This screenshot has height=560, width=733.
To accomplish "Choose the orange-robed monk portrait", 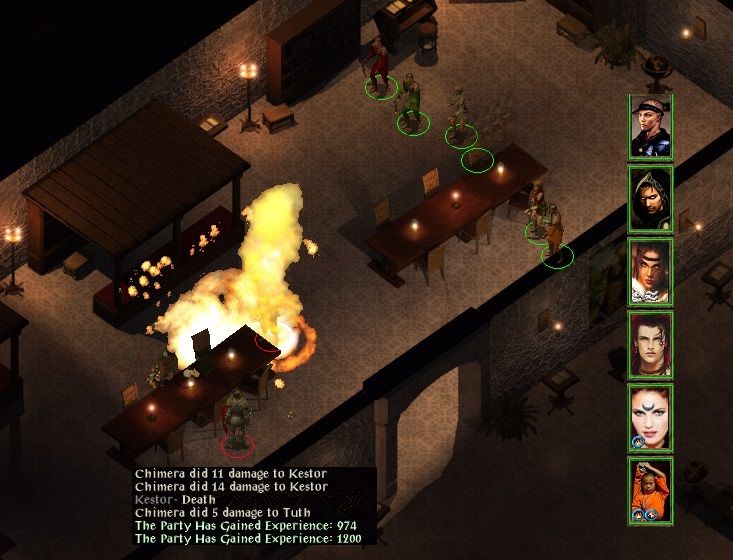I will (x=650, y=490).
